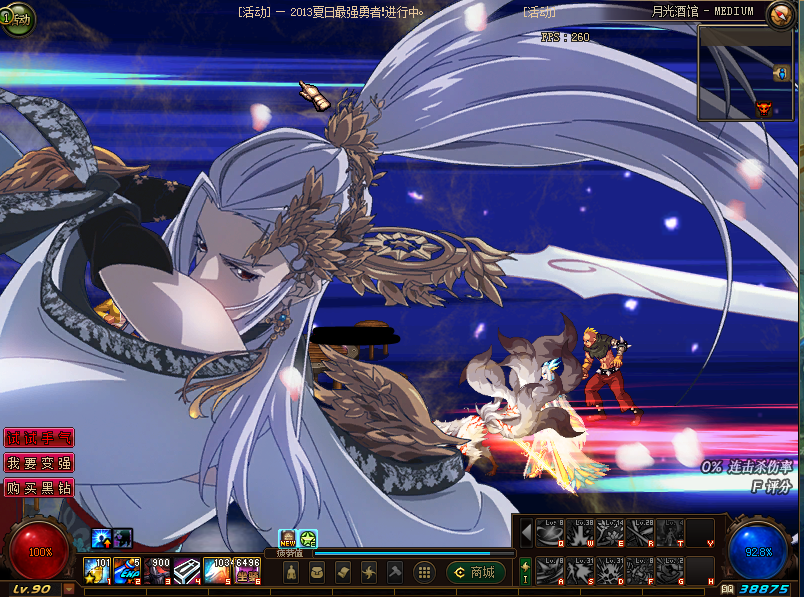Image resolution: width=804 pixels, height=597 pixels.
Task: Use the consumable in slot 1 with 101 count
Action: [x=98, y=571]
